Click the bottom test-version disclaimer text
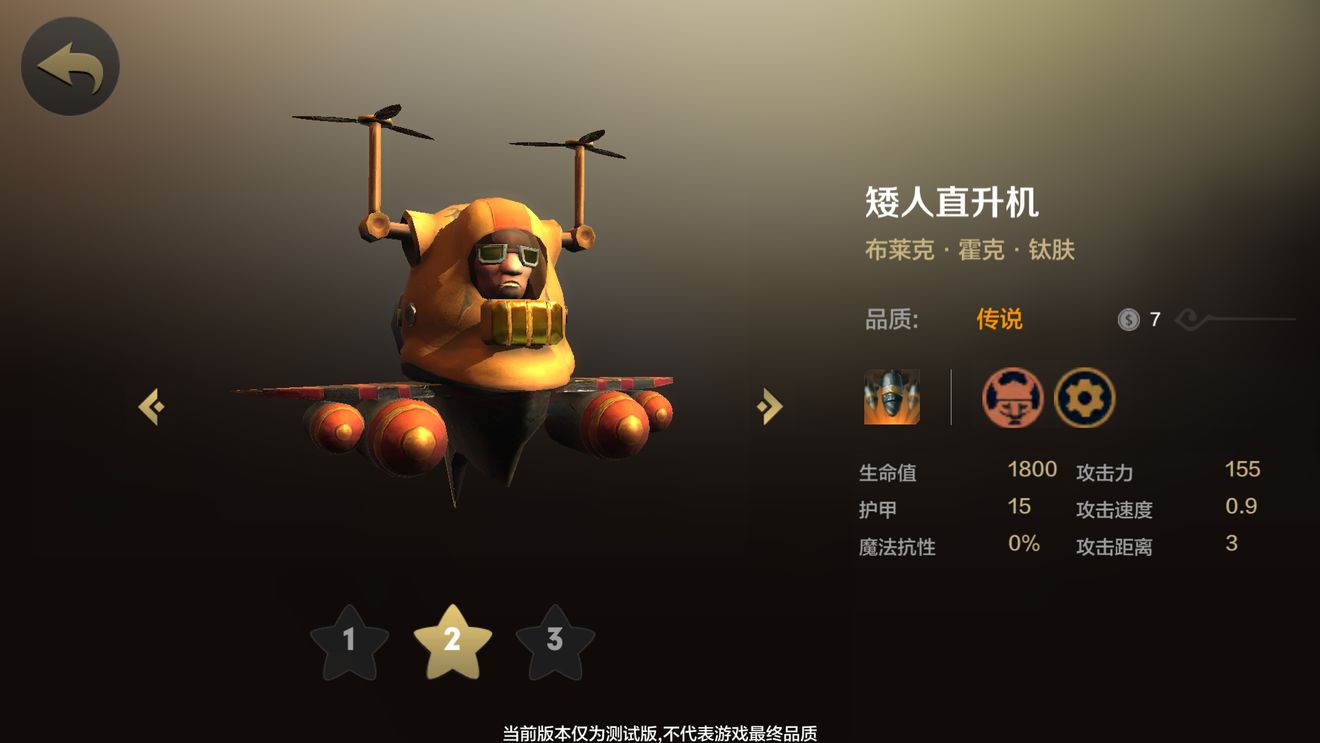 660,731
